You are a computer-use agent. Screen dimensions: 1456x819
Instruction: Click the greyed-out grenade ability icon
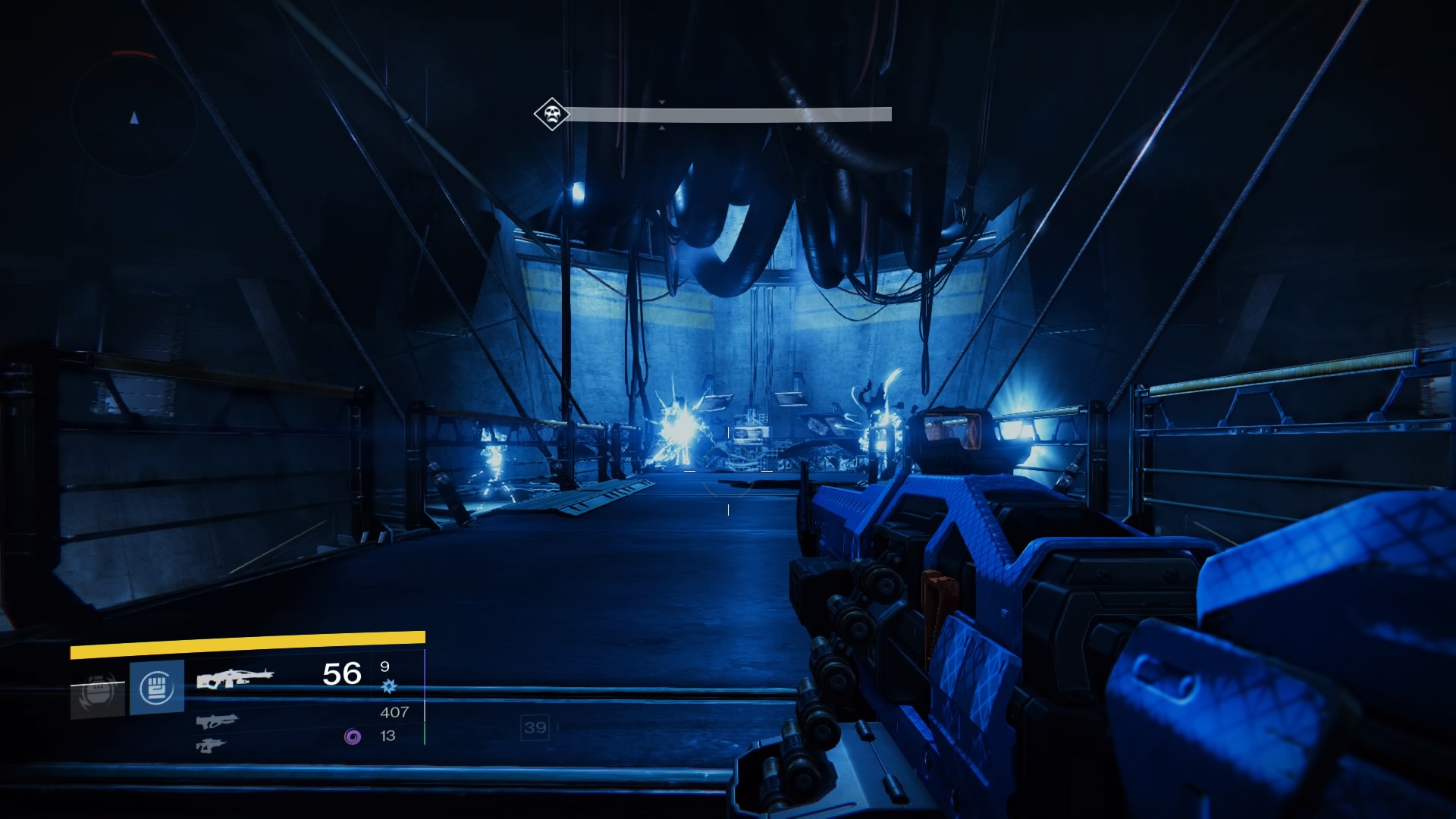pos(97,692)
